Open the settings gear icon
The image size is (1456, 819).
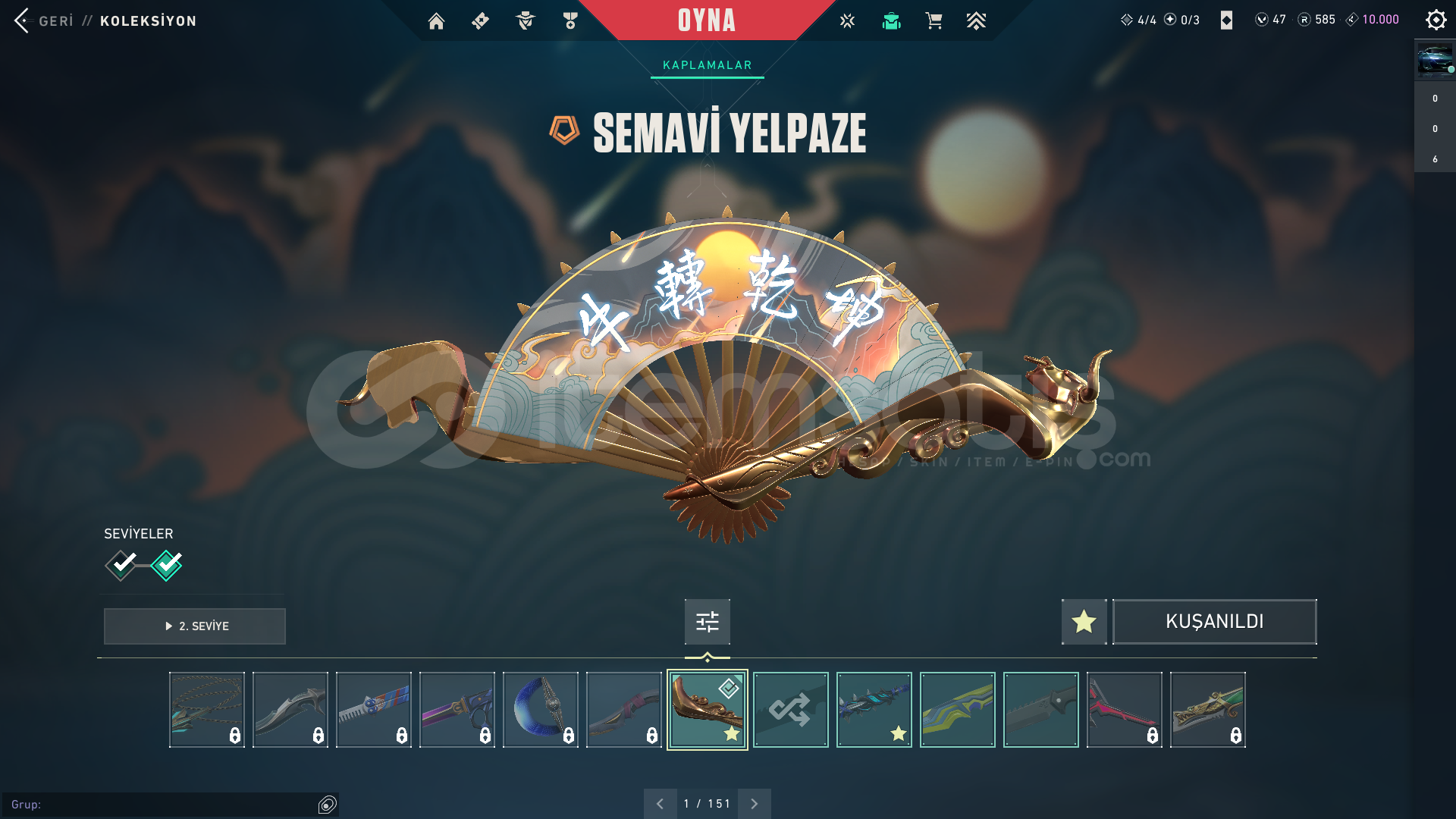[x=1436, y=20]
